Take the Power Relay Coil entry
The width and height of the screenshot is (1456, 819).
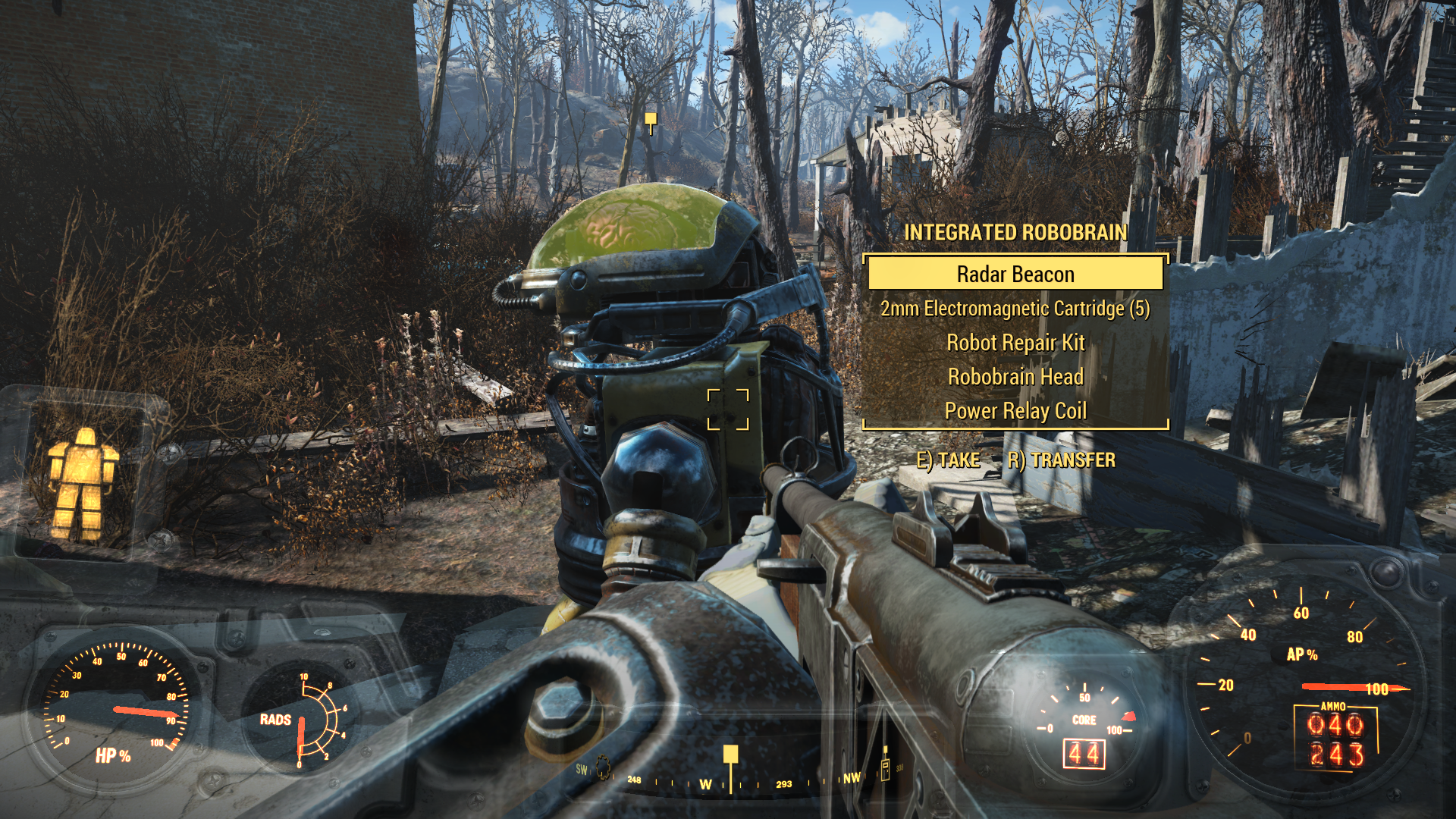coord(1015,411)
